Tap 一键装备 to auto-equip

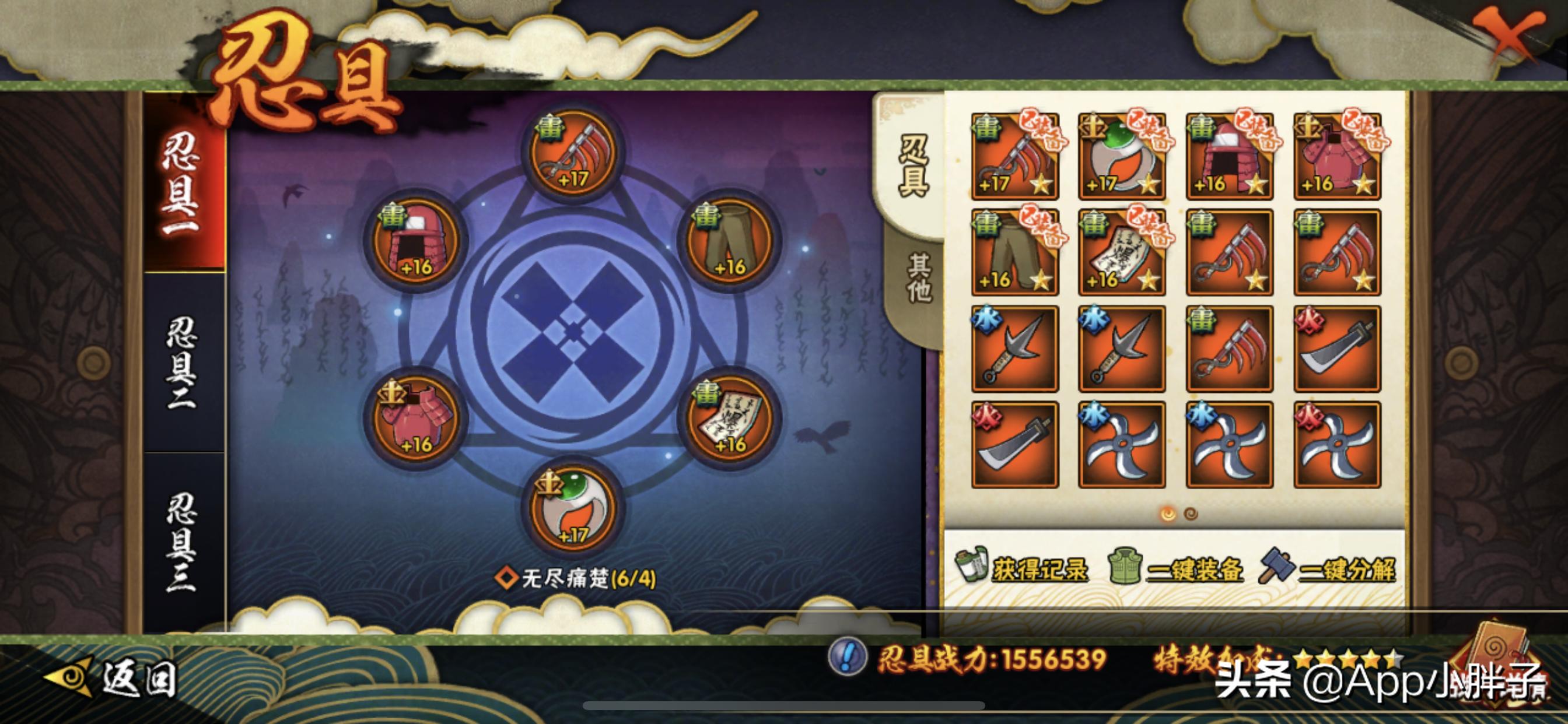[x=1176, y=569]
